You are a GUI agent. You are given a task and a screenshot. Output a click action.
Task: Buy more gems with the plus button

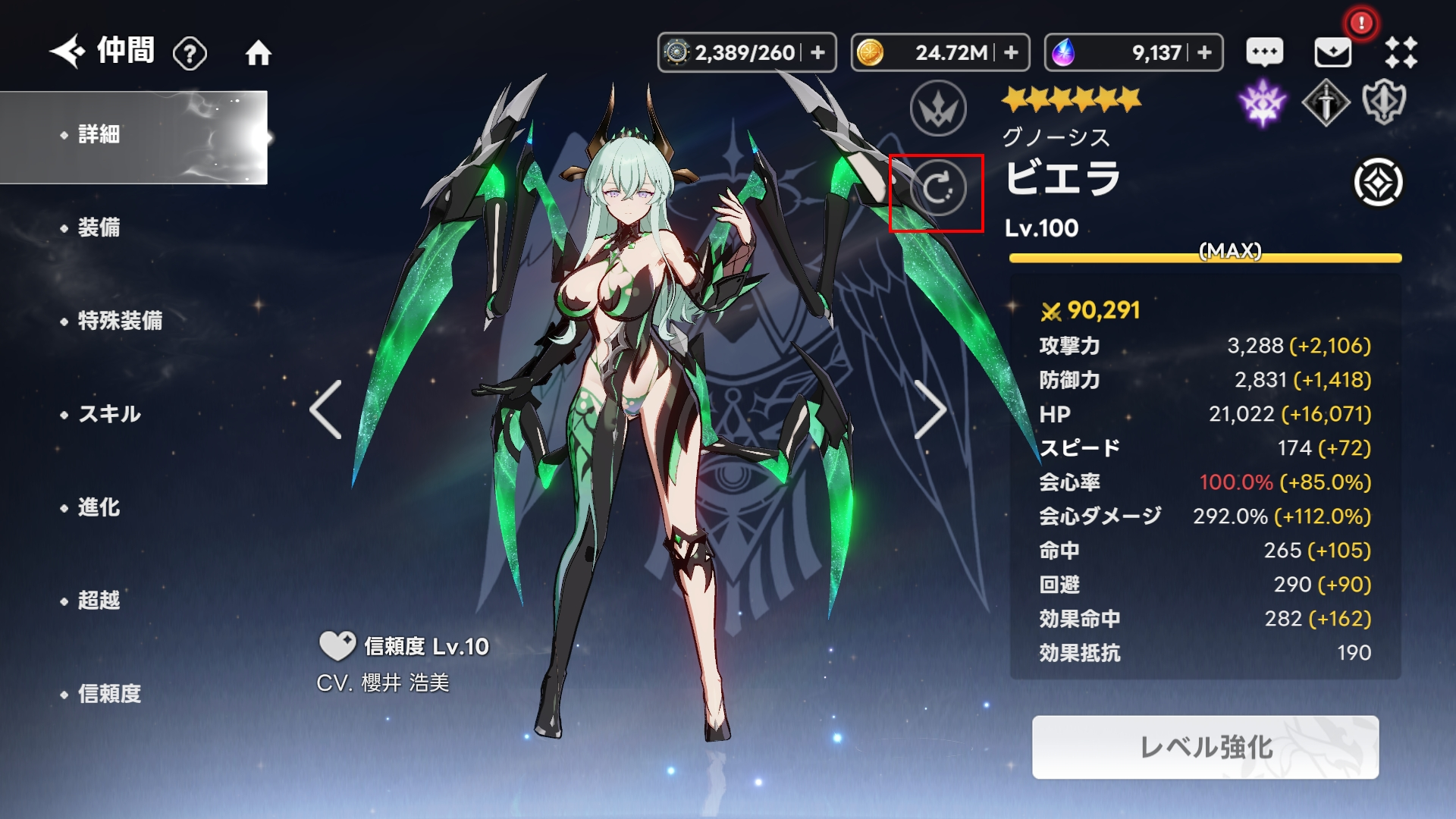[1204, 52]
